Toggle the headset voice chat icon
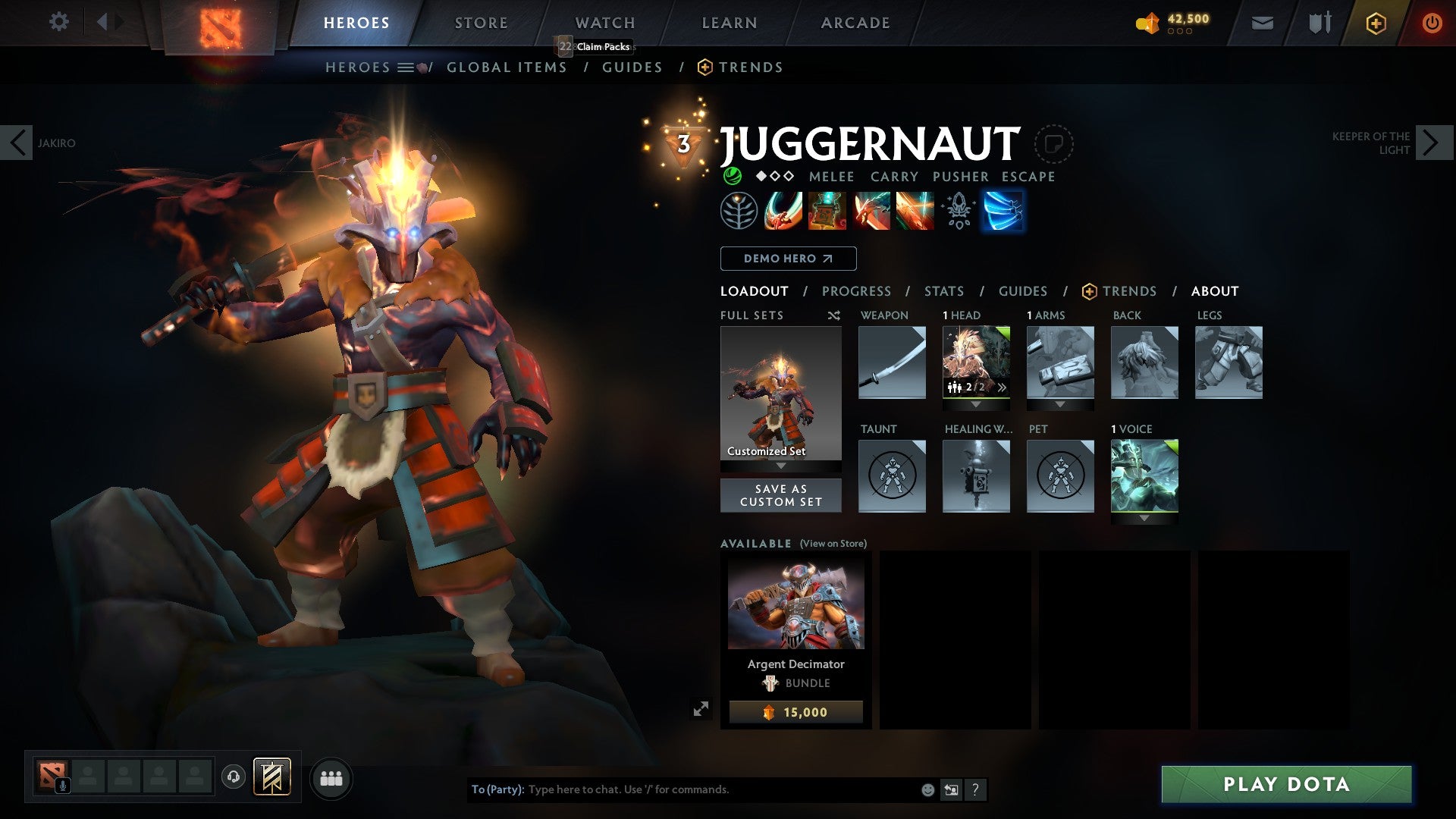Screen dimensions: 1456x819 [232, 777]
